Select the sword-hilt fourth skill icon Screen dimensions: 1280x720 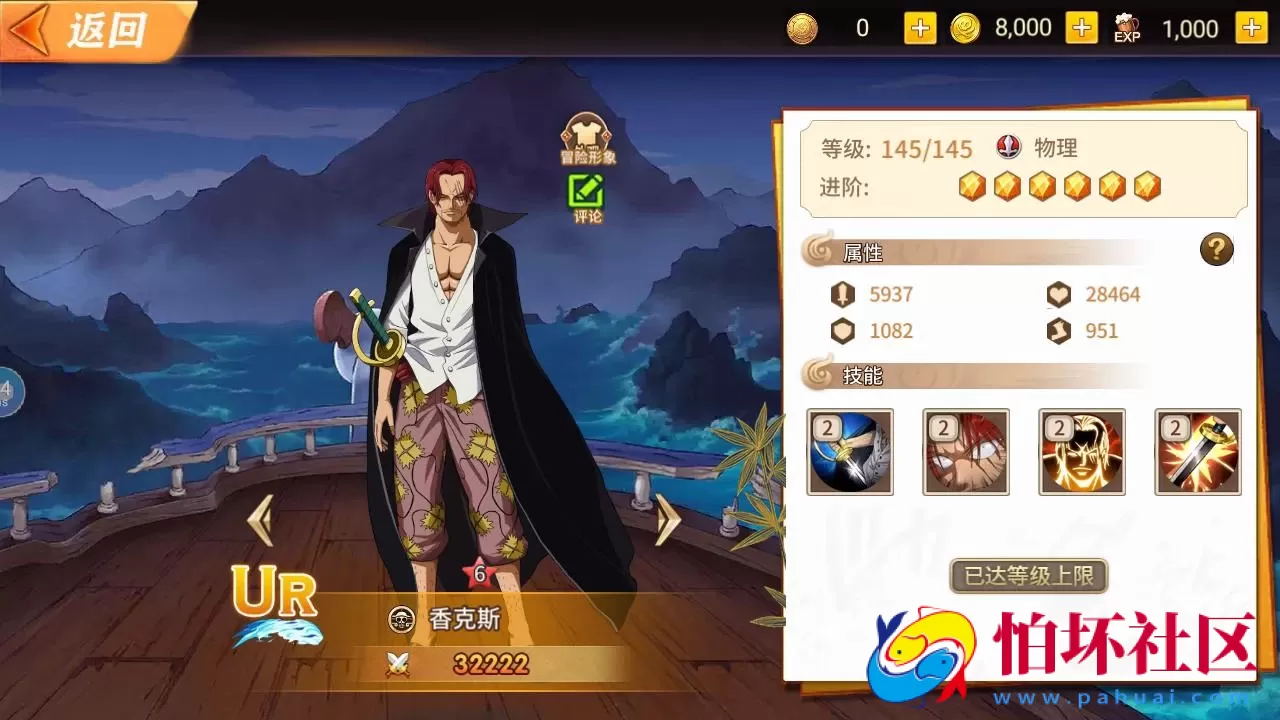click(x=1197, y=452)
